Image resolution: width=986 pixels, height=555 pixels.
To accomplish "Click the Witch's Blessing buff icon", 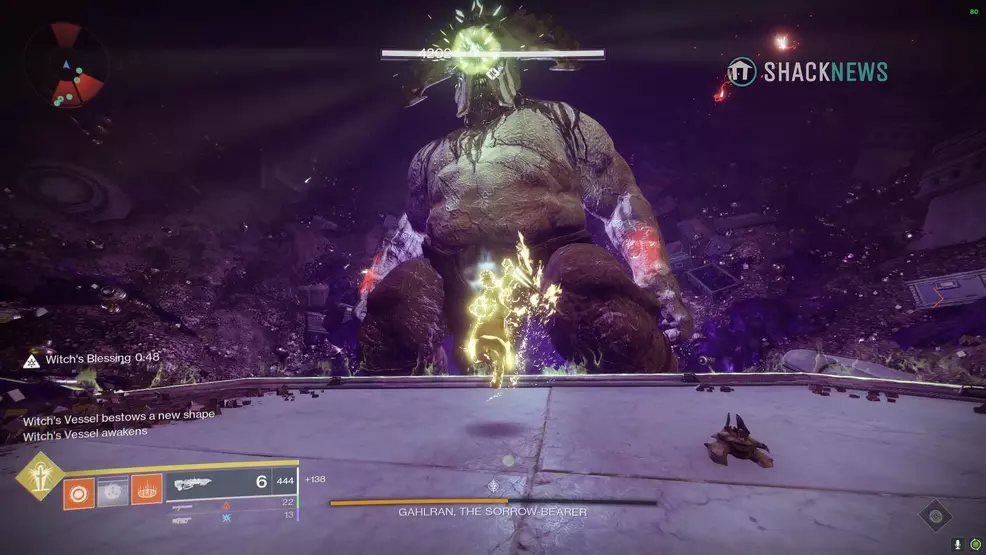I will click(31, 359).
